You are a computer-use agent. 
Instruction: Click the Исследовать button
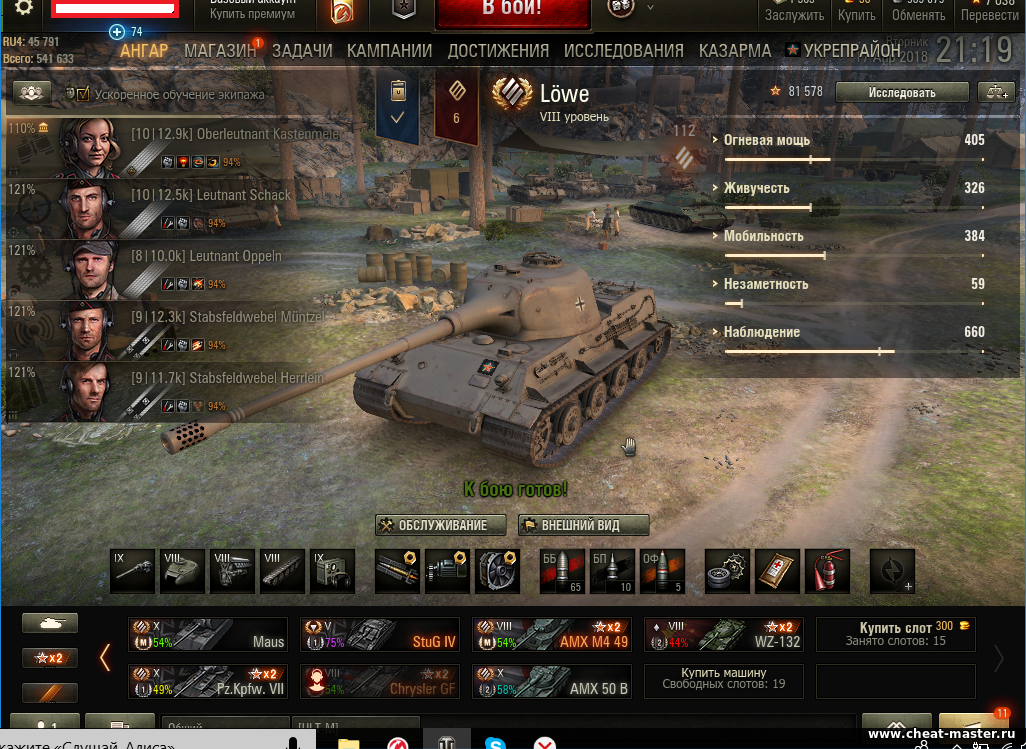902,93
